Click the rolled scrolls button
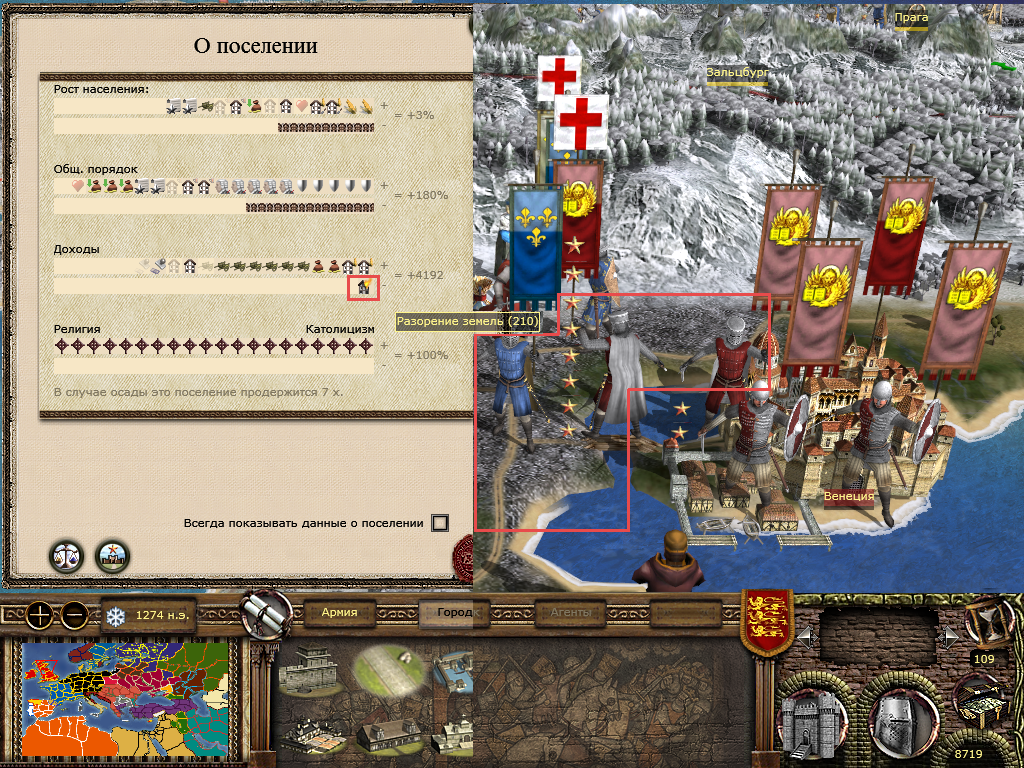 click(x=266, y=612)
